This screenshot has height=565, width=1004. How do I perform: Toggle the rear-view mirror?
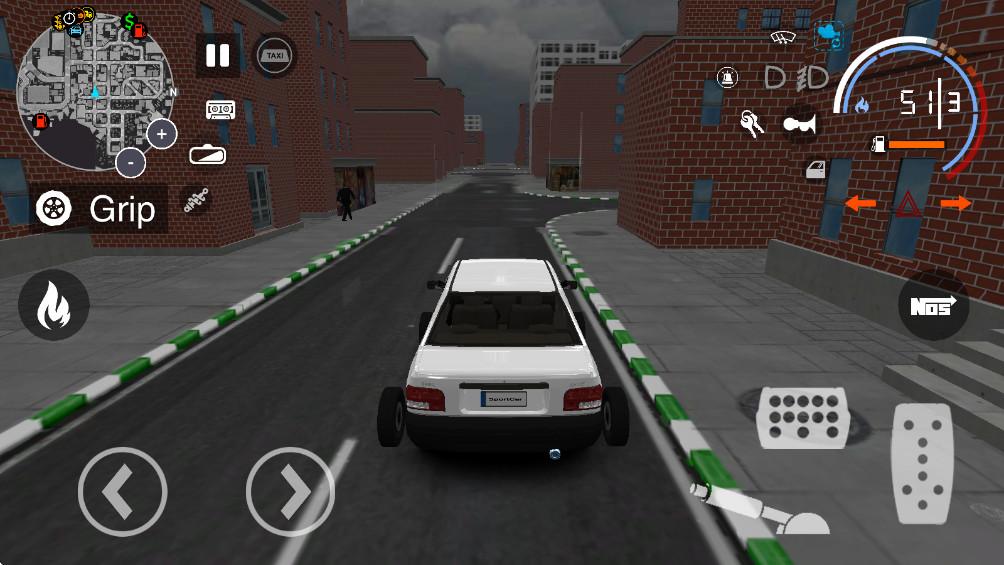207,155
